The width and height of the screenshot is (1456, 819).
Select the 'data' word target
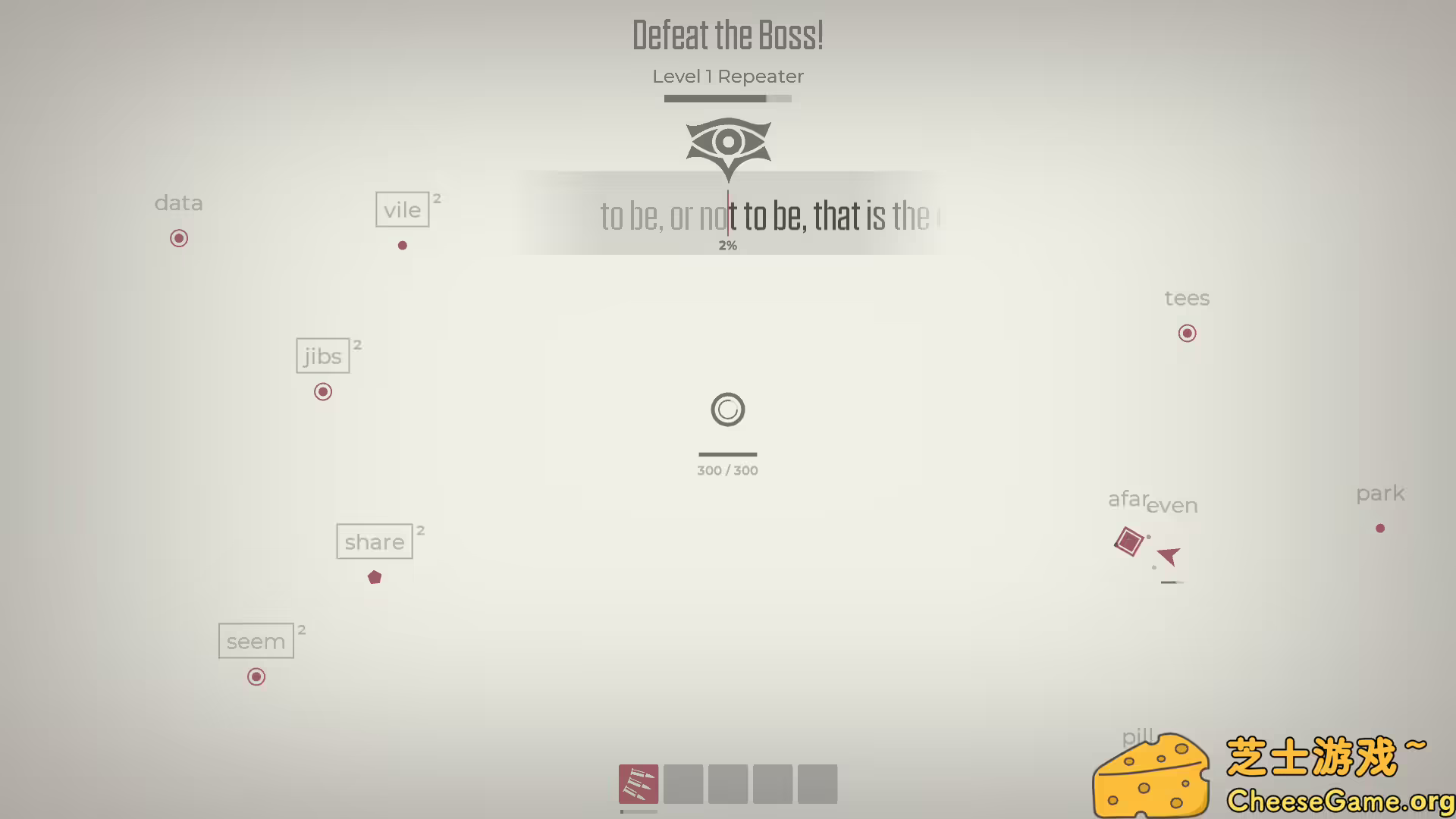coord(178,203)
